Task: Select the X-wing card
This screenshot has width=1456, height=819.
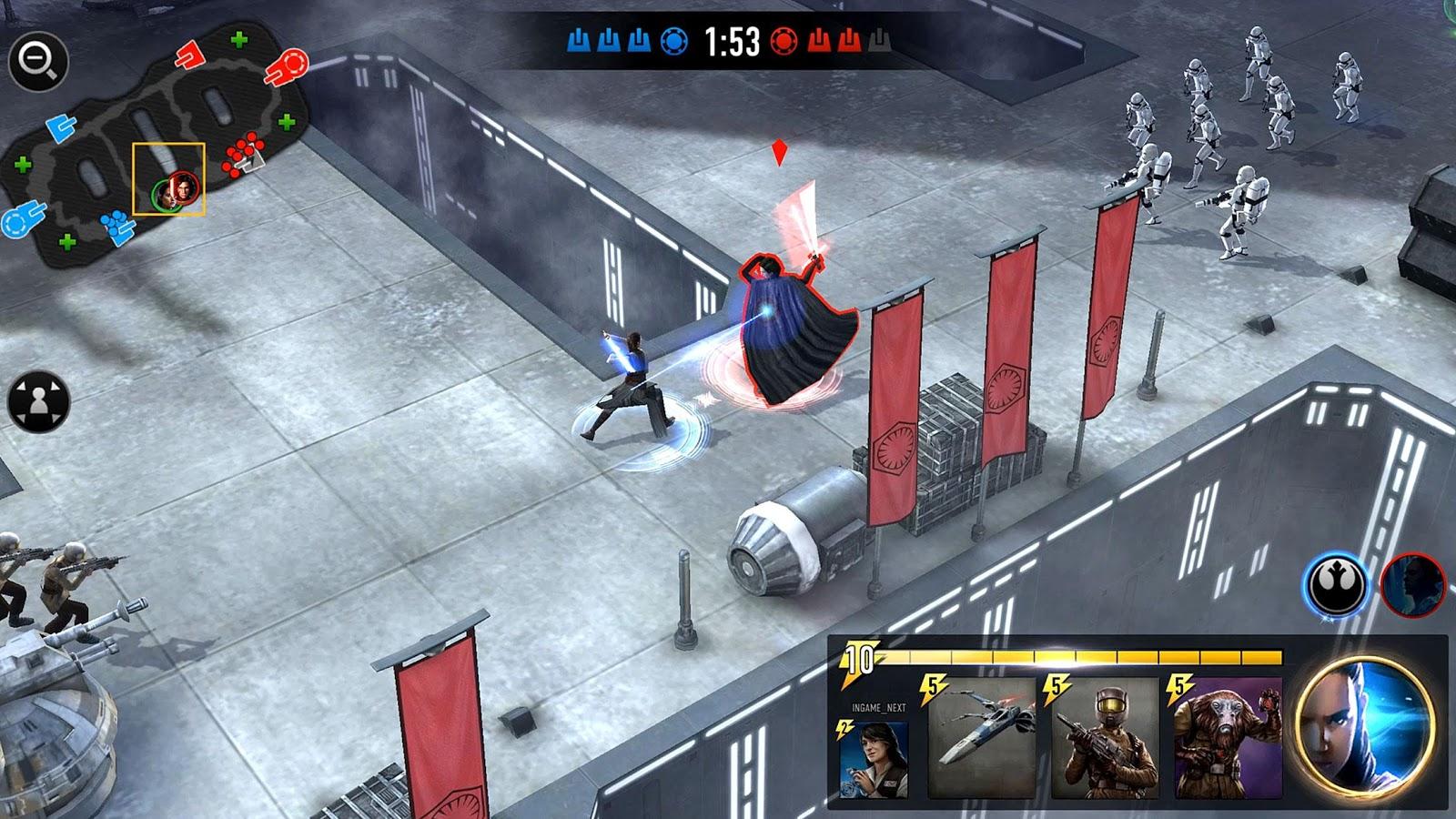Action: [x=983, y=737]
